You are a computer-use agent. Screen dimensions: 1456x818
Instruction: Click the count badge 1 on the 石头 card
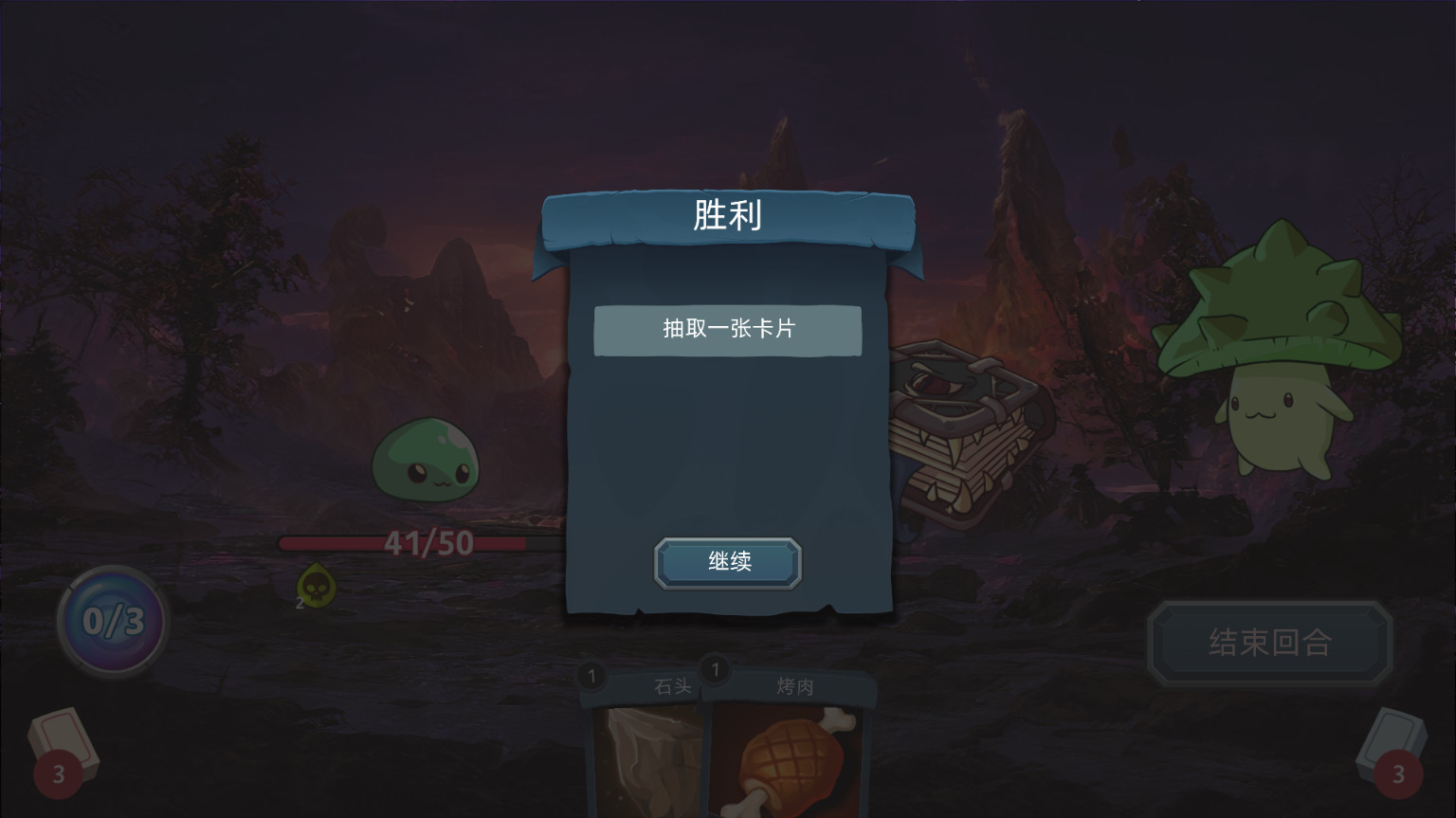click(591, 677)
